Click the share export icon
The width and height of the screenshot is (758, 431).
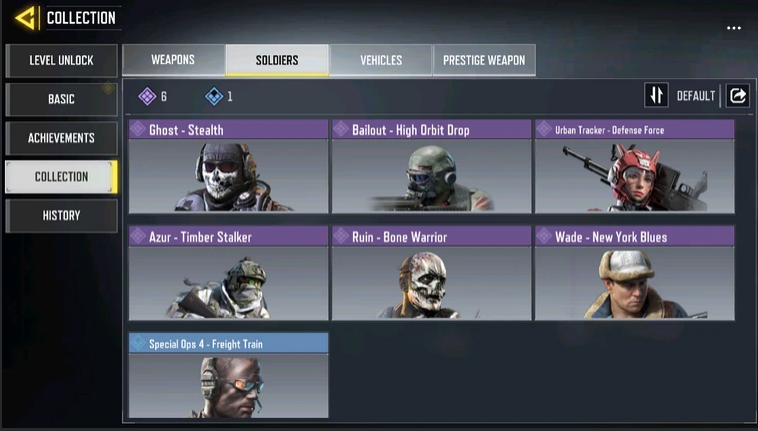pos(738,96)
